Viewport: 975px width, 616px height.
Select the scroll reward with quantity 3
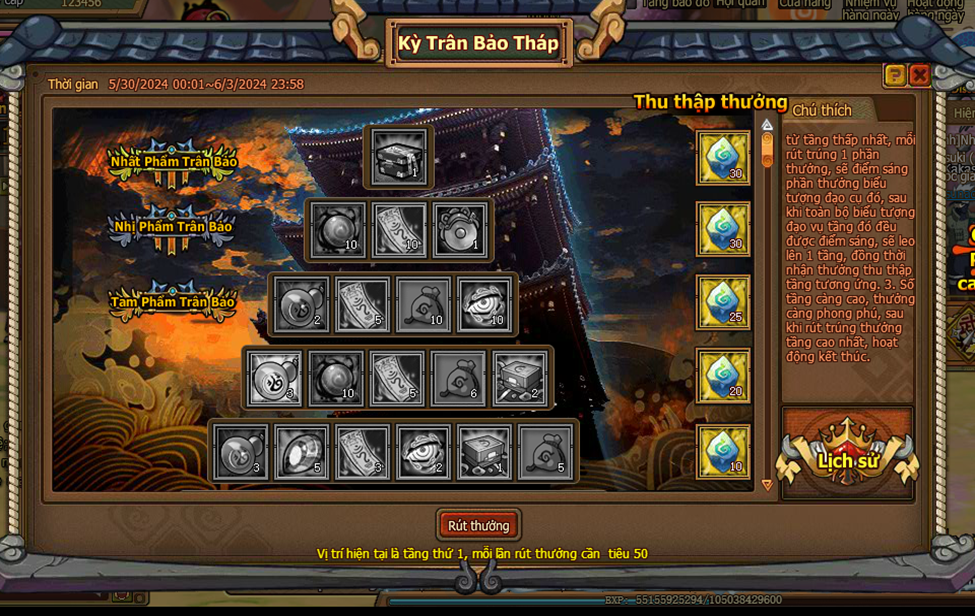(x=362, y=452)
